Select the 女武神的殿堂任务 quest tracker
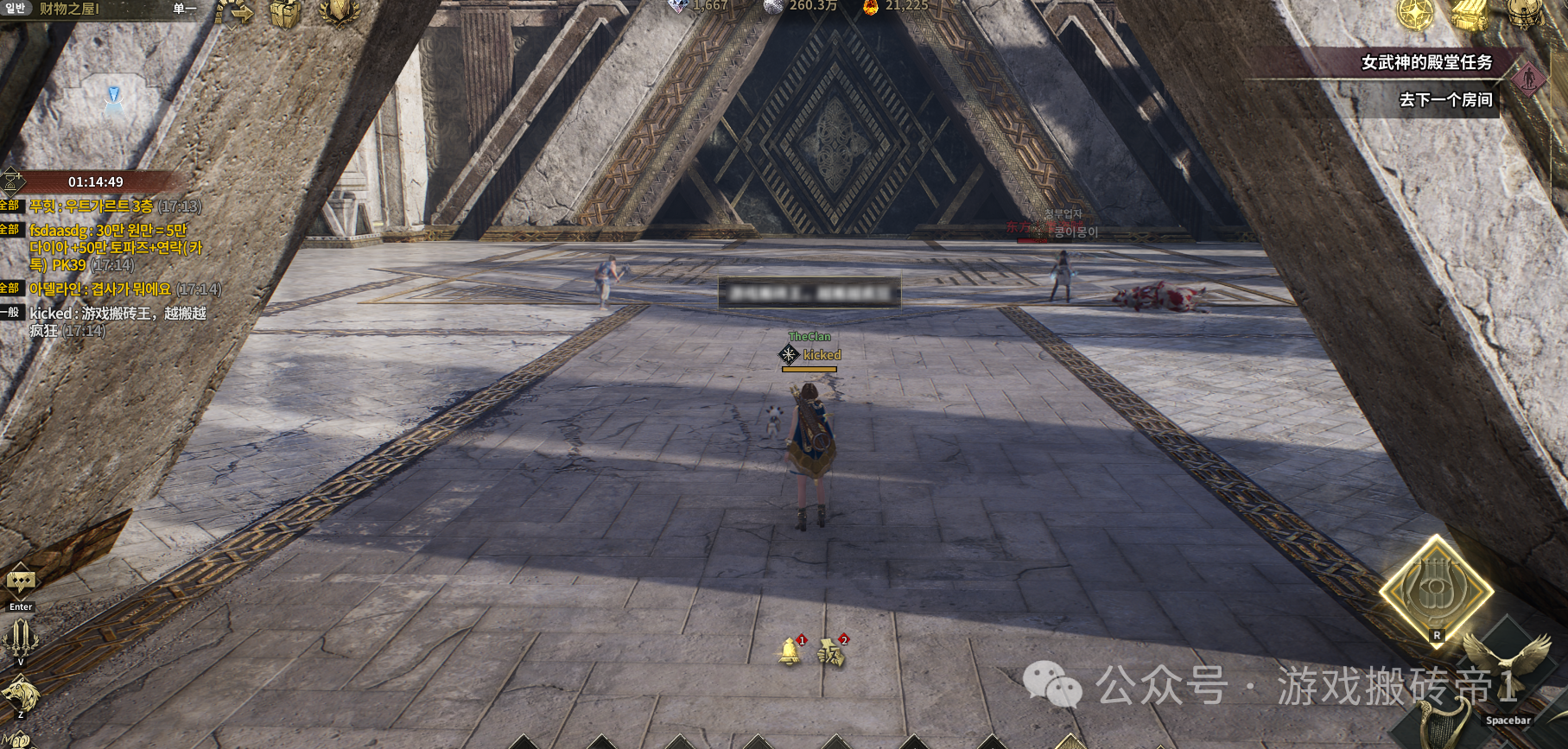The width and height of the screenshot is (1568, 749). point(1425,62)
